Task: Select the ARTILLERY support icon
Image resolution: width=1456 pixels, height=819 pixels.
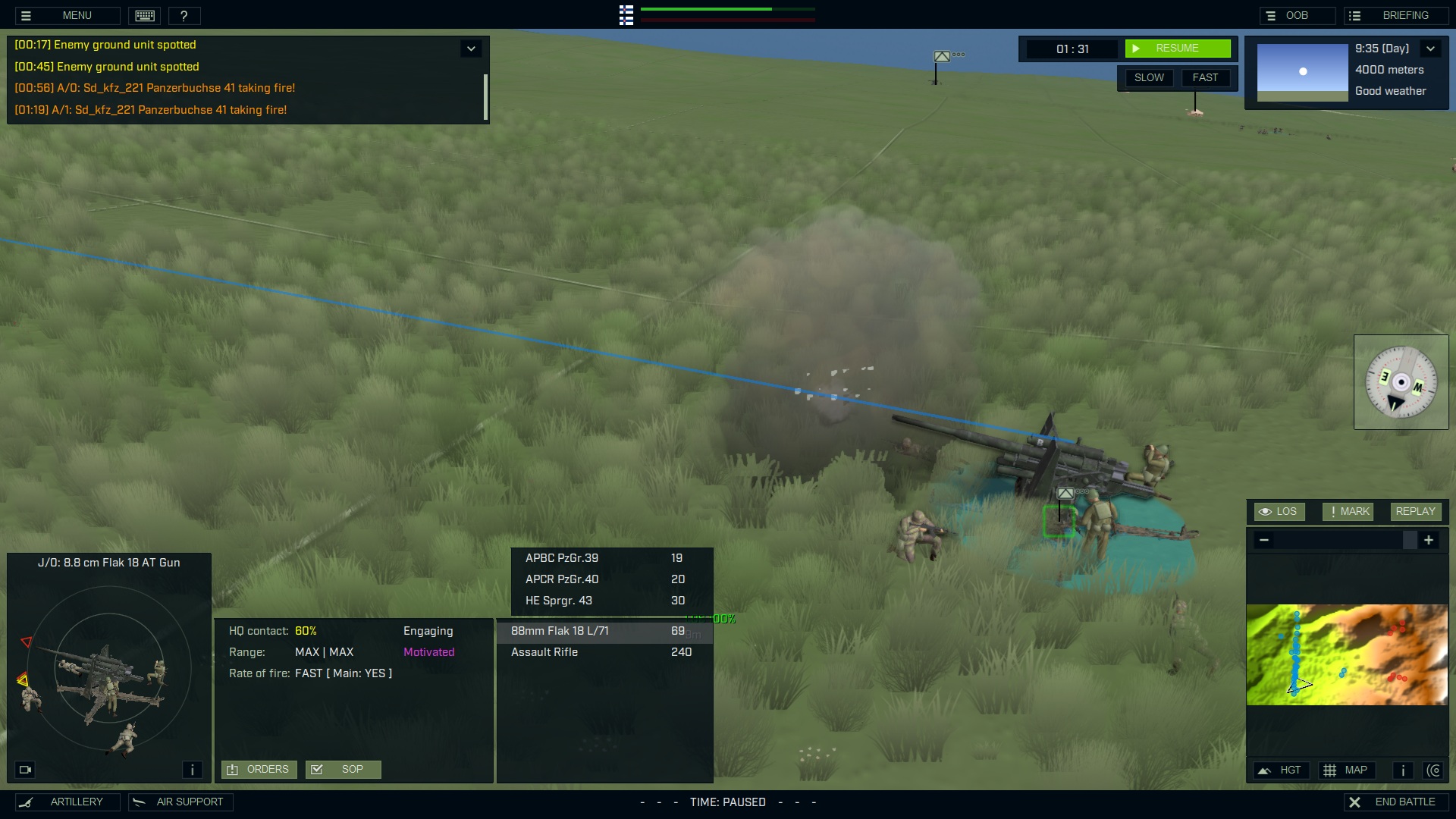Action: [67, 802]
